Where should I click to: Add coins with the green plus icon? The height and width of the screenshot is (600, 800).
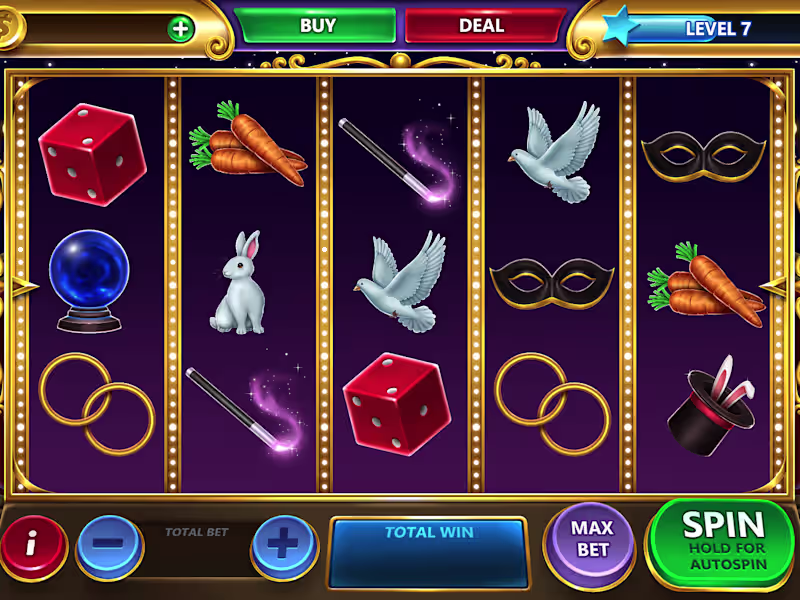click(181, 28)
